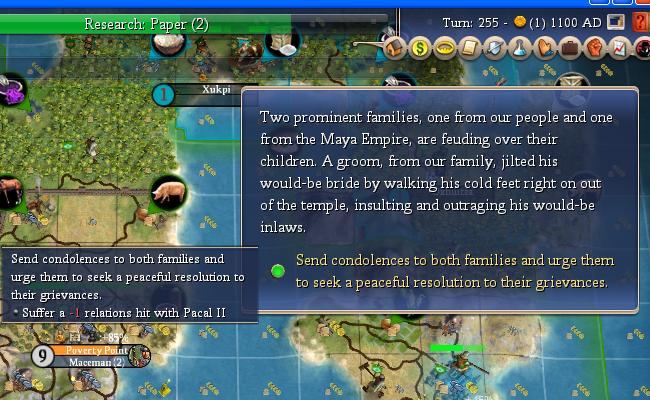Open the Civilopedia red question mark
The image size is (650, 400).
point(639,22)
